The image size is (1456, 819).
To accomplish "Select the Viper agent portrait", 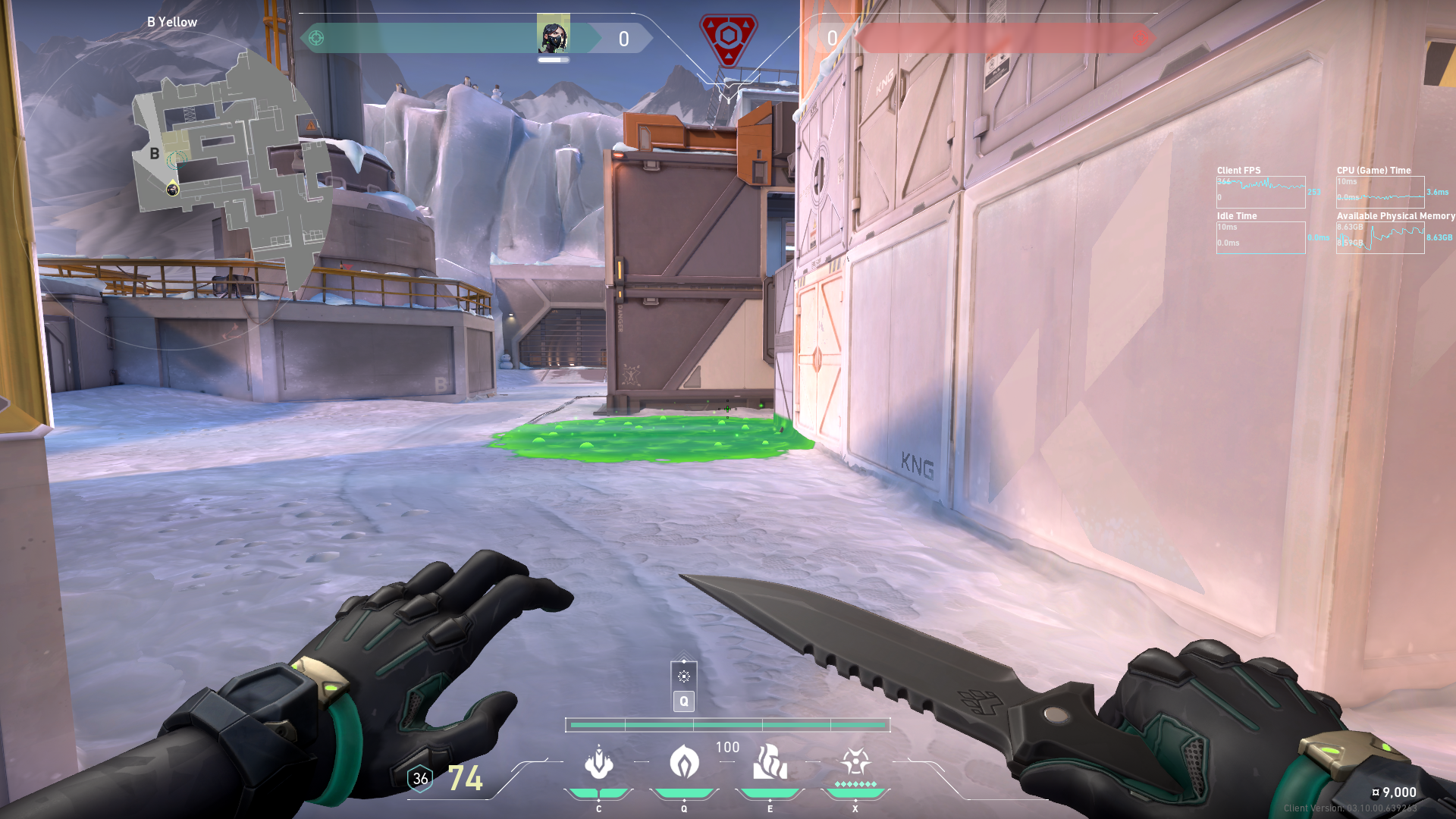I will pyautogui.click(x=553, y=34).
